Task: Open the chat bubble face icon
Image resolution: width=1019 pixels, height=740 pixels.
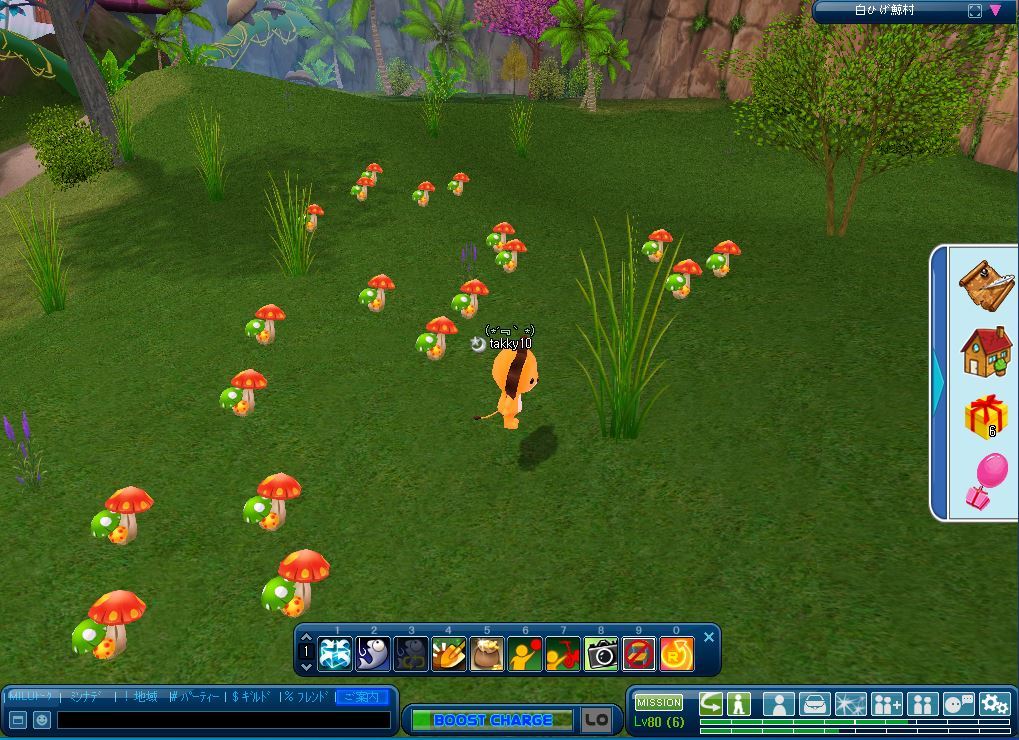Action: pyautogui.click(x=958, y=704)
